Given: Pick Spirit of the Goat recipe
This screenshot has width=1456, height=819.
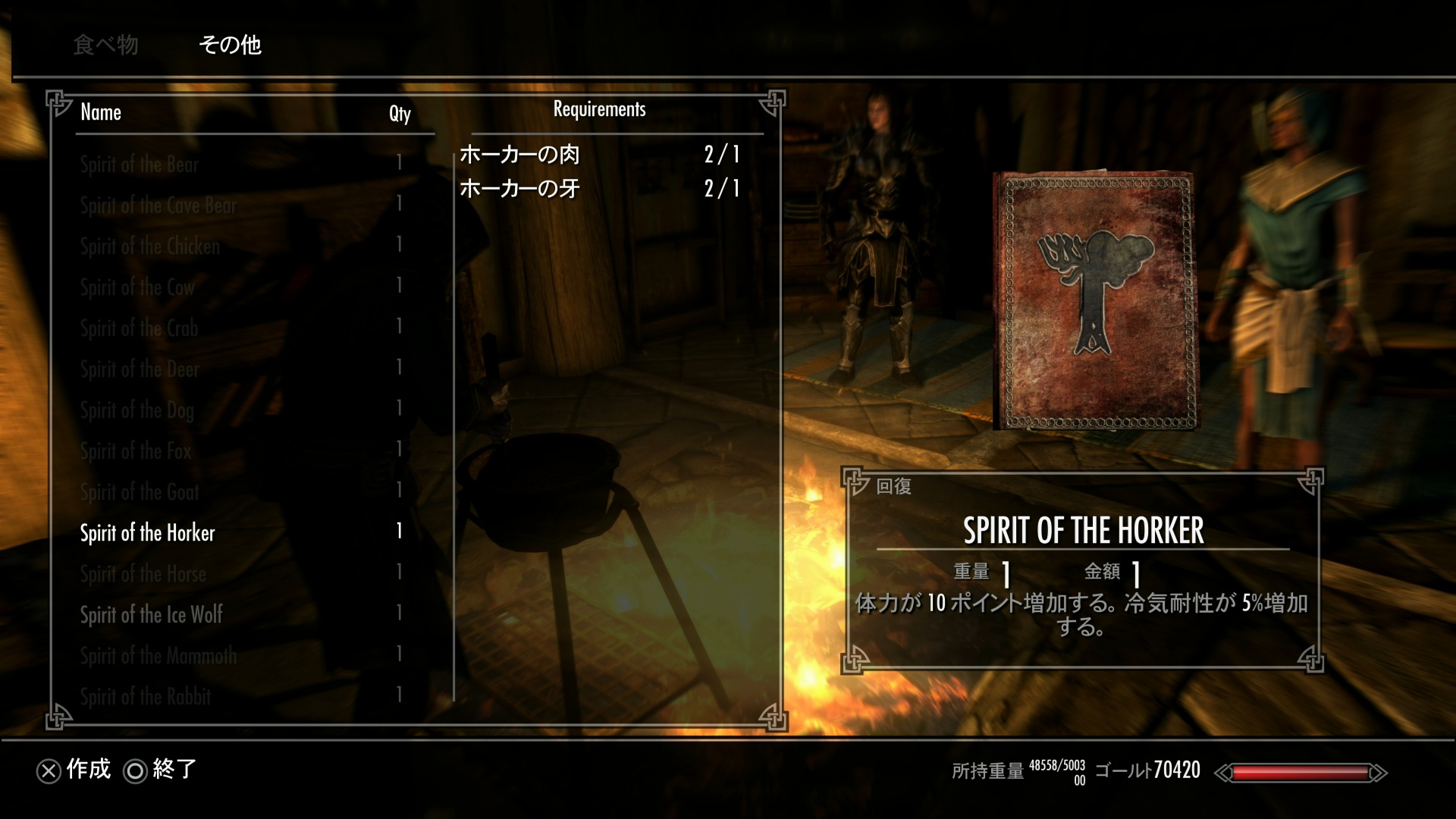Looking at the screenshot, I should pyautogui.click(x=140, y=492).
